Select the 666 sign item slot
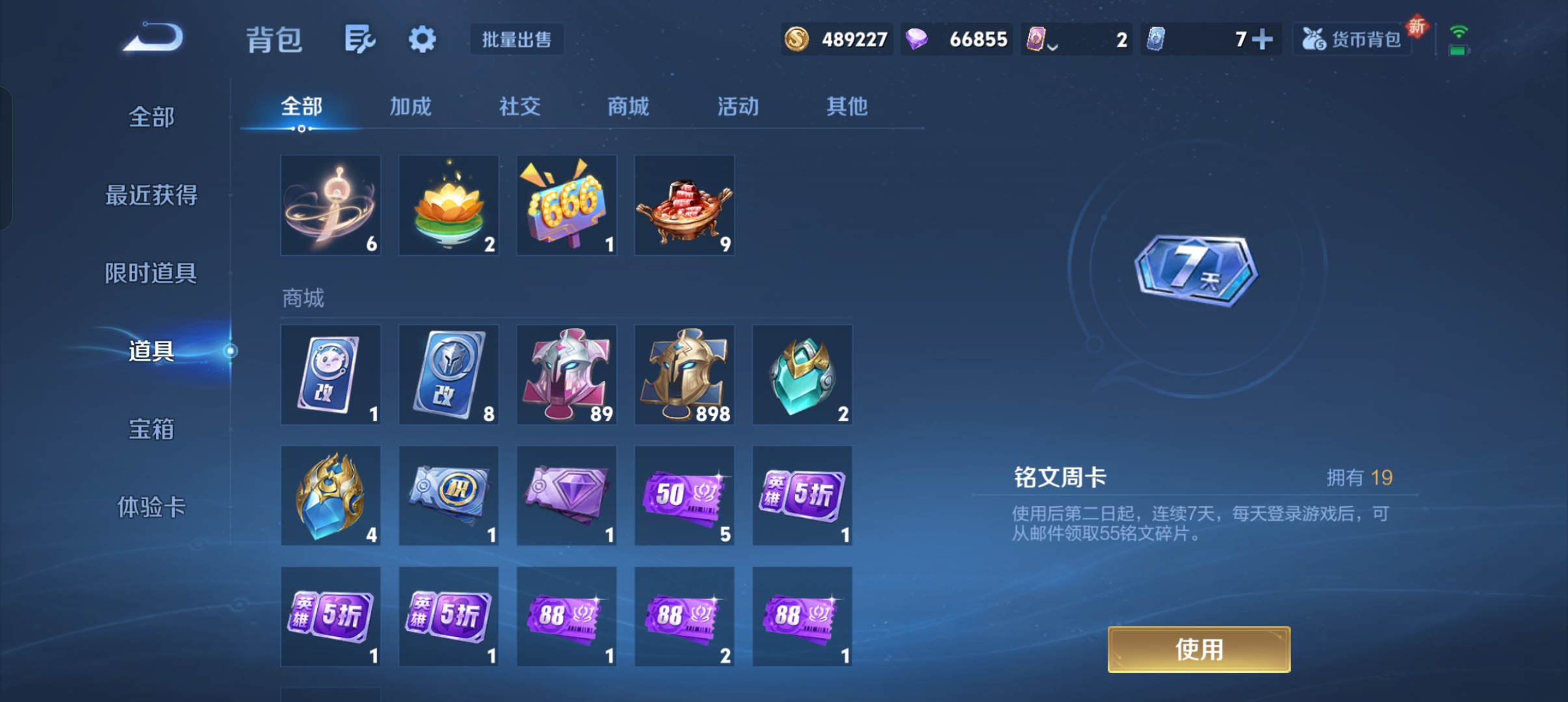The width and height of the screenshot is (1568, 702). pos(566,205)
